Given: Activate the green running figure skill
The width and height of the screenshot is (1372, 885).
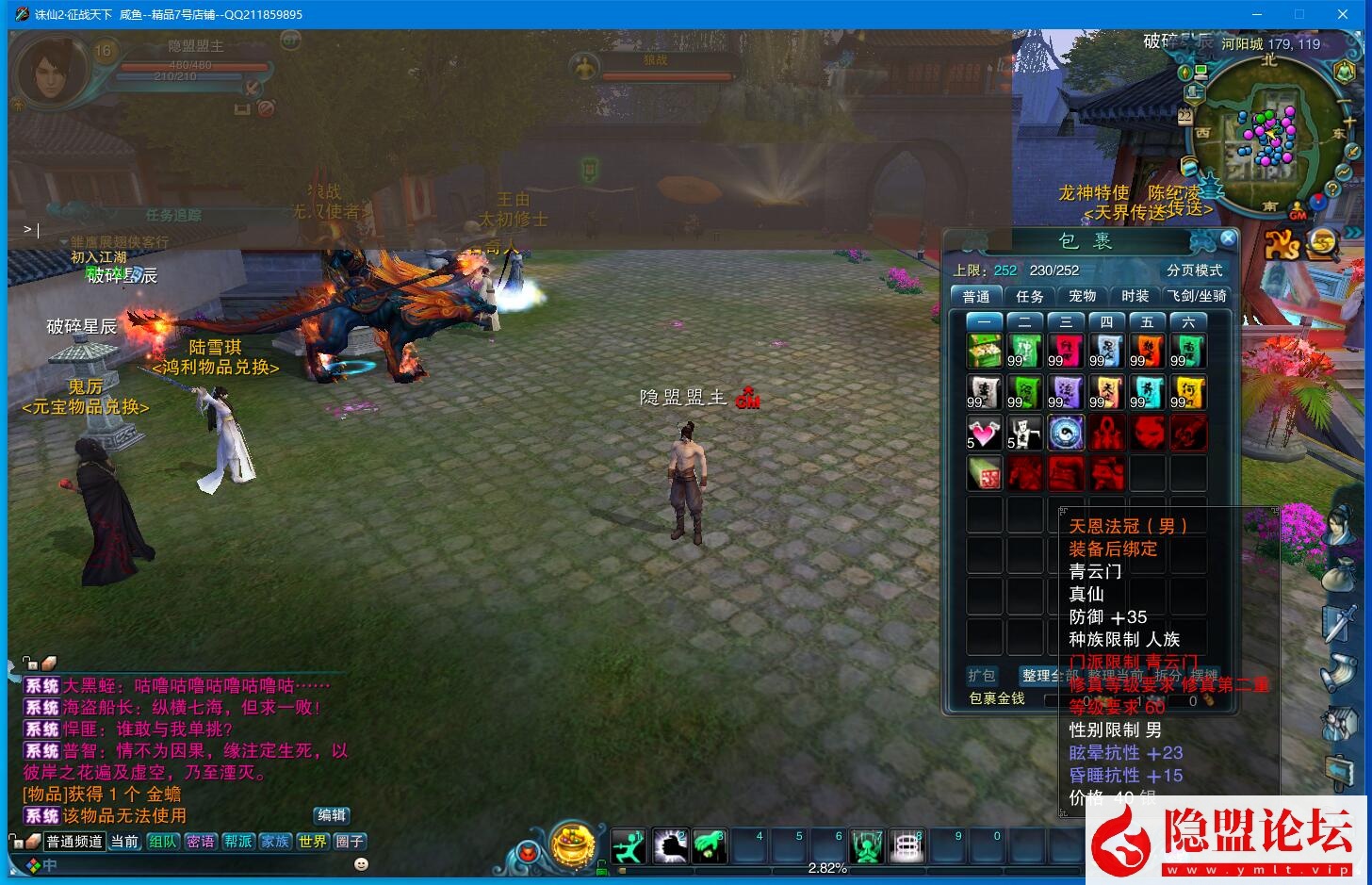Looking at the screenshot, I should (x=629, y=847).
